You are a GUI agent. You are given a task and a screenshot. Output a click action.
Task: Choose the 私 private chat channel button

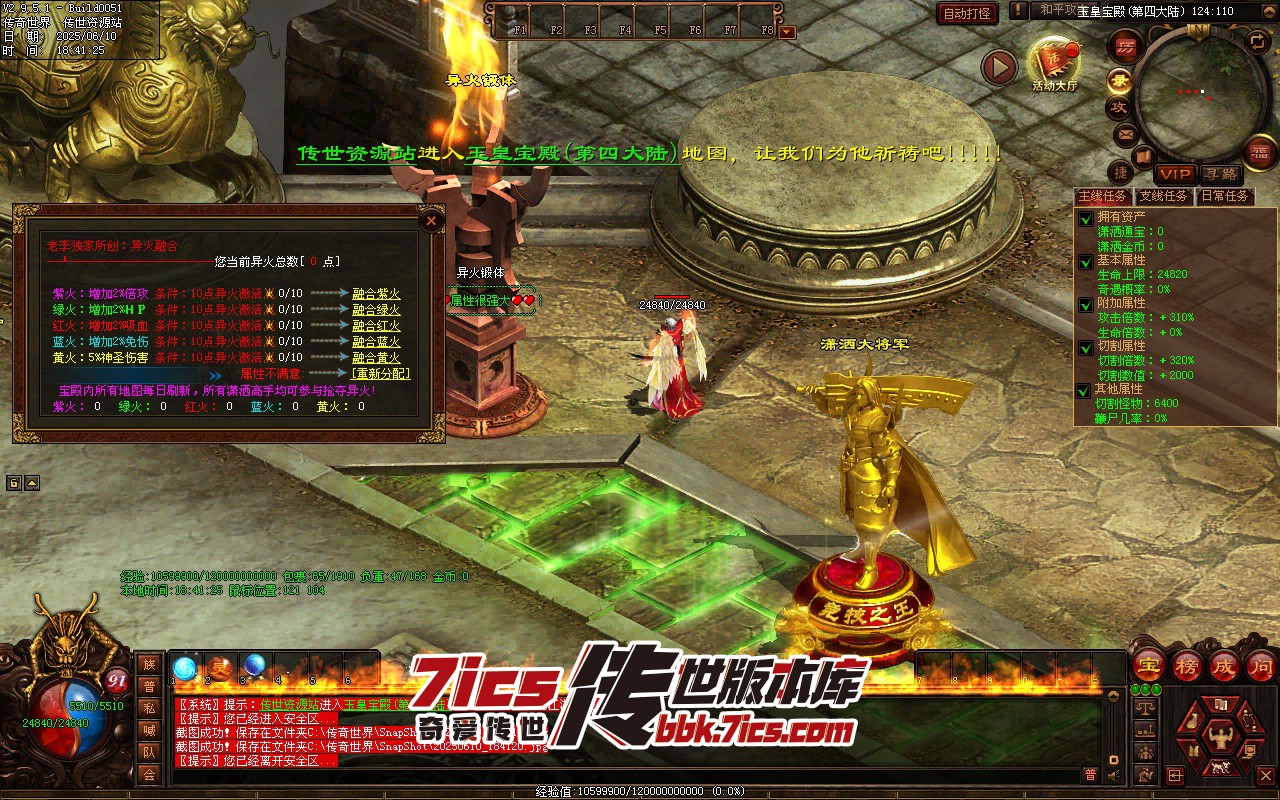(x=149, y=708)
